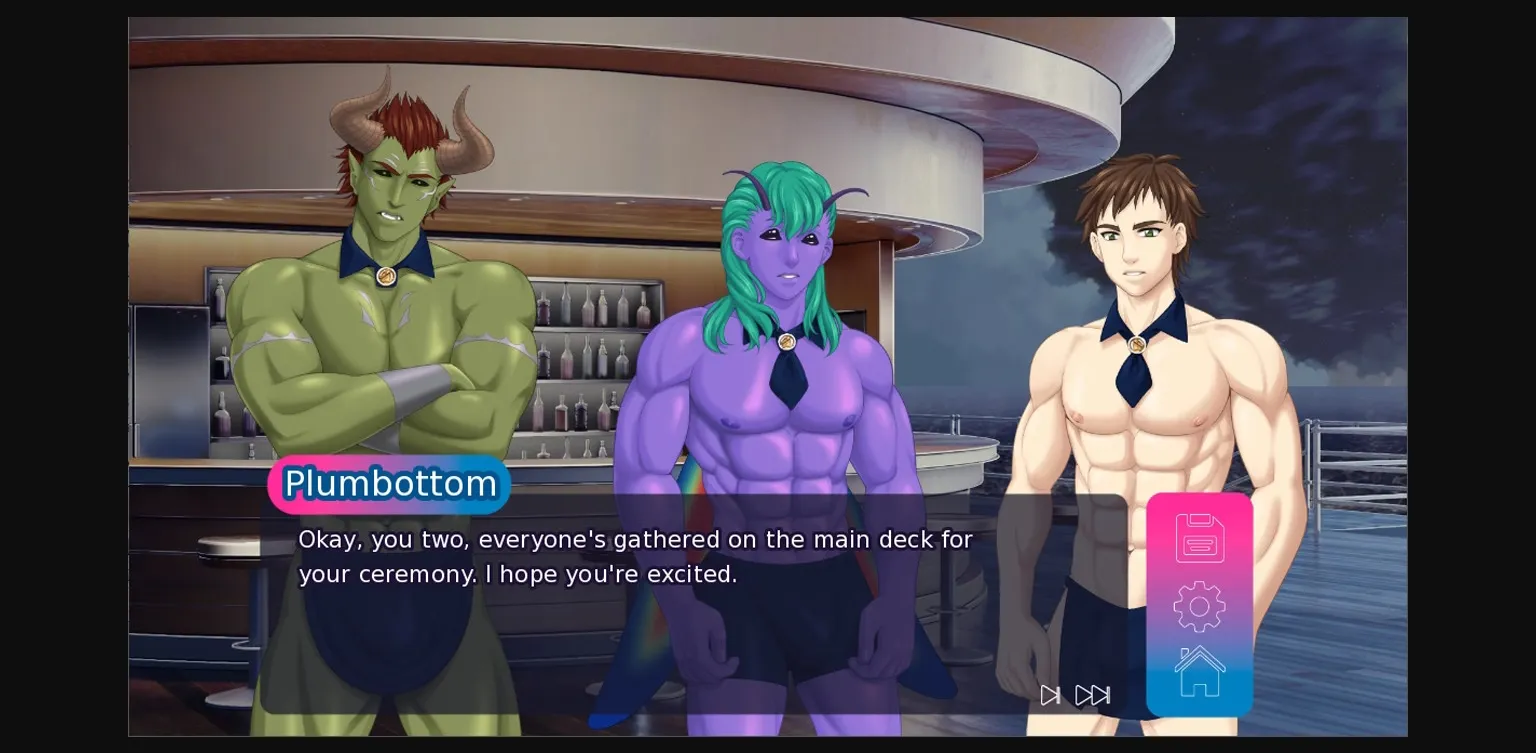
Task: Select the gear icon in the quick menu sidebar
Action: pyautogui.click(x=1199, y=605)
